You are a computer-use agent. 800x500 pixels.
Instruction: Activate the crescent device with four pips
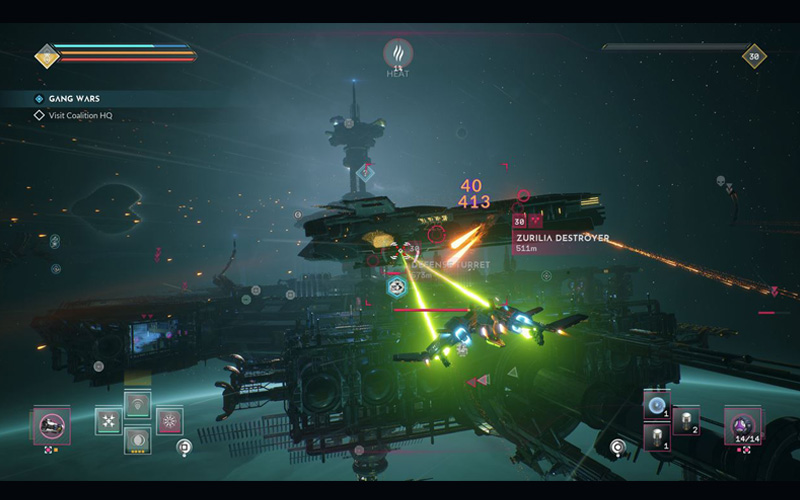pos(138,439)
